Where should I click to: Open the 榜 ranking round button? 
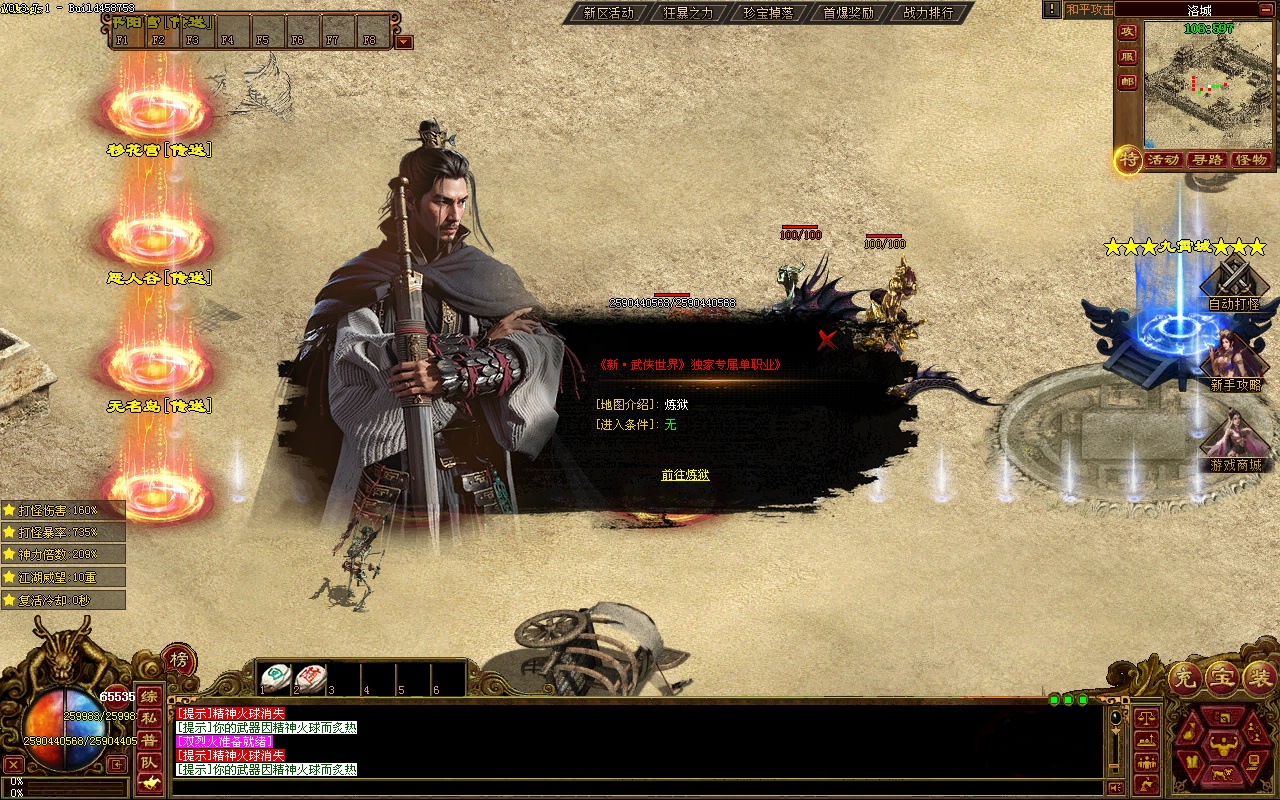[179, 660]
